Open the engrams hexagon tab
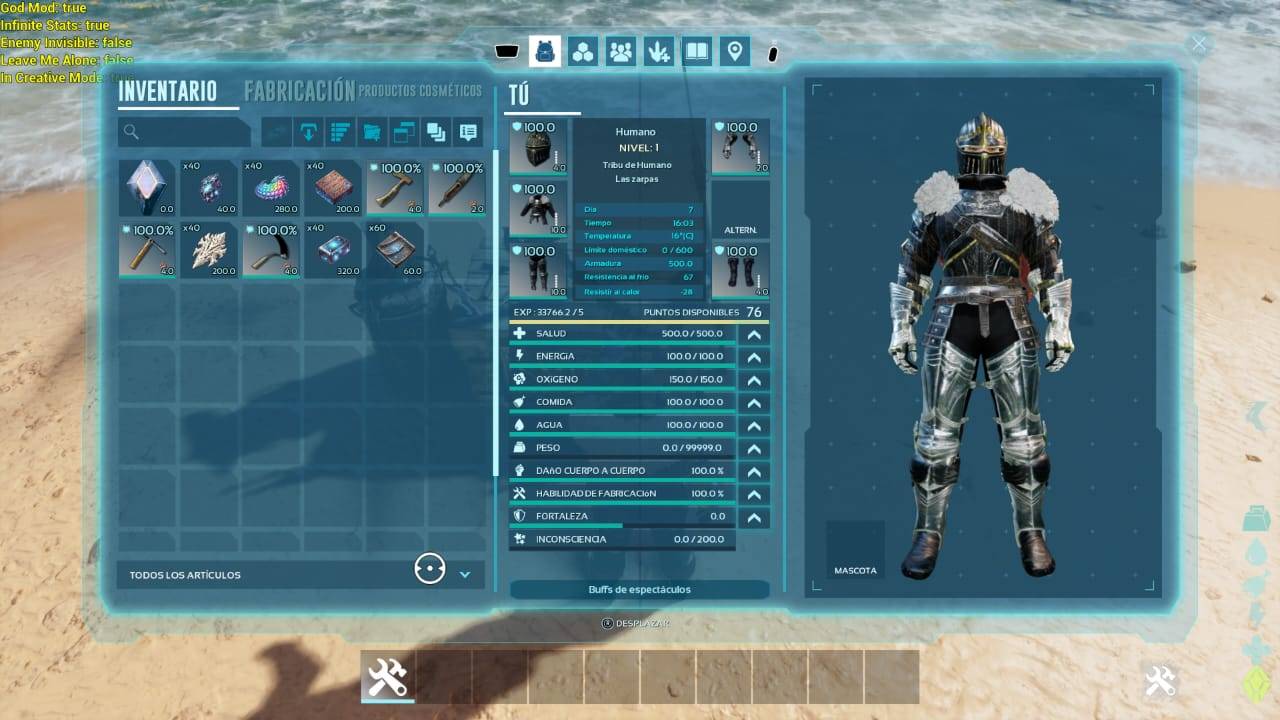The height and width of the screenshot is (720, 1280). (583, 51)
